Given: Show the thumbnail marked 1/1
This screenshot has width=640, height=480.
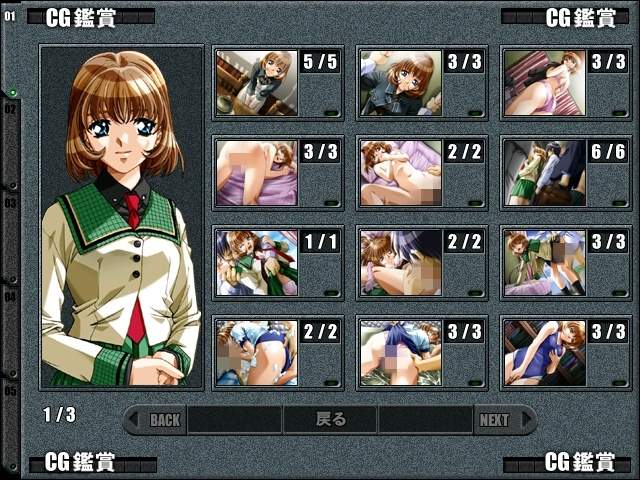Looking at the screenshot, I should (x=256, y=263).
